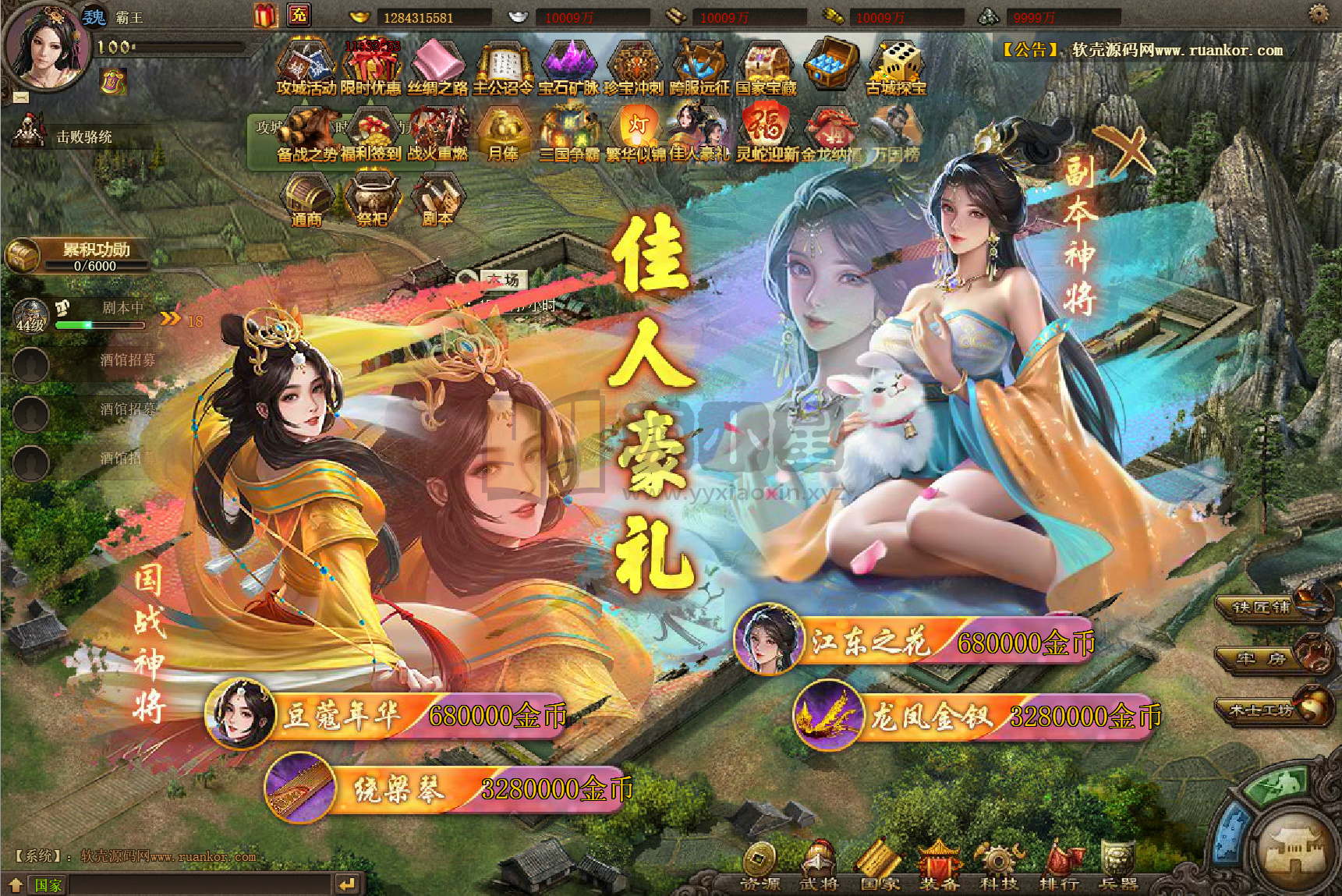The height and width of the screenshot is (896, 1342).
Task: Open the 铁匠铺 blacksmith shop button
Action: click(x=1263, y=608)
